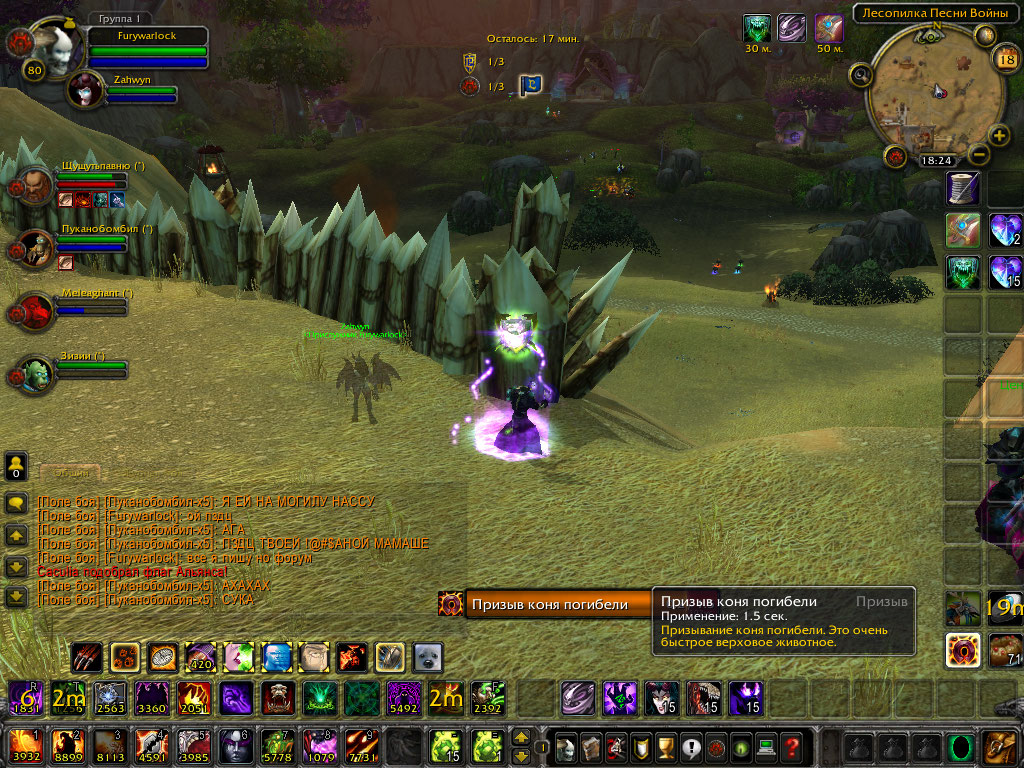Open the backpack bag slot
Screen dimensions: 1024x768
pos(1000,746)
